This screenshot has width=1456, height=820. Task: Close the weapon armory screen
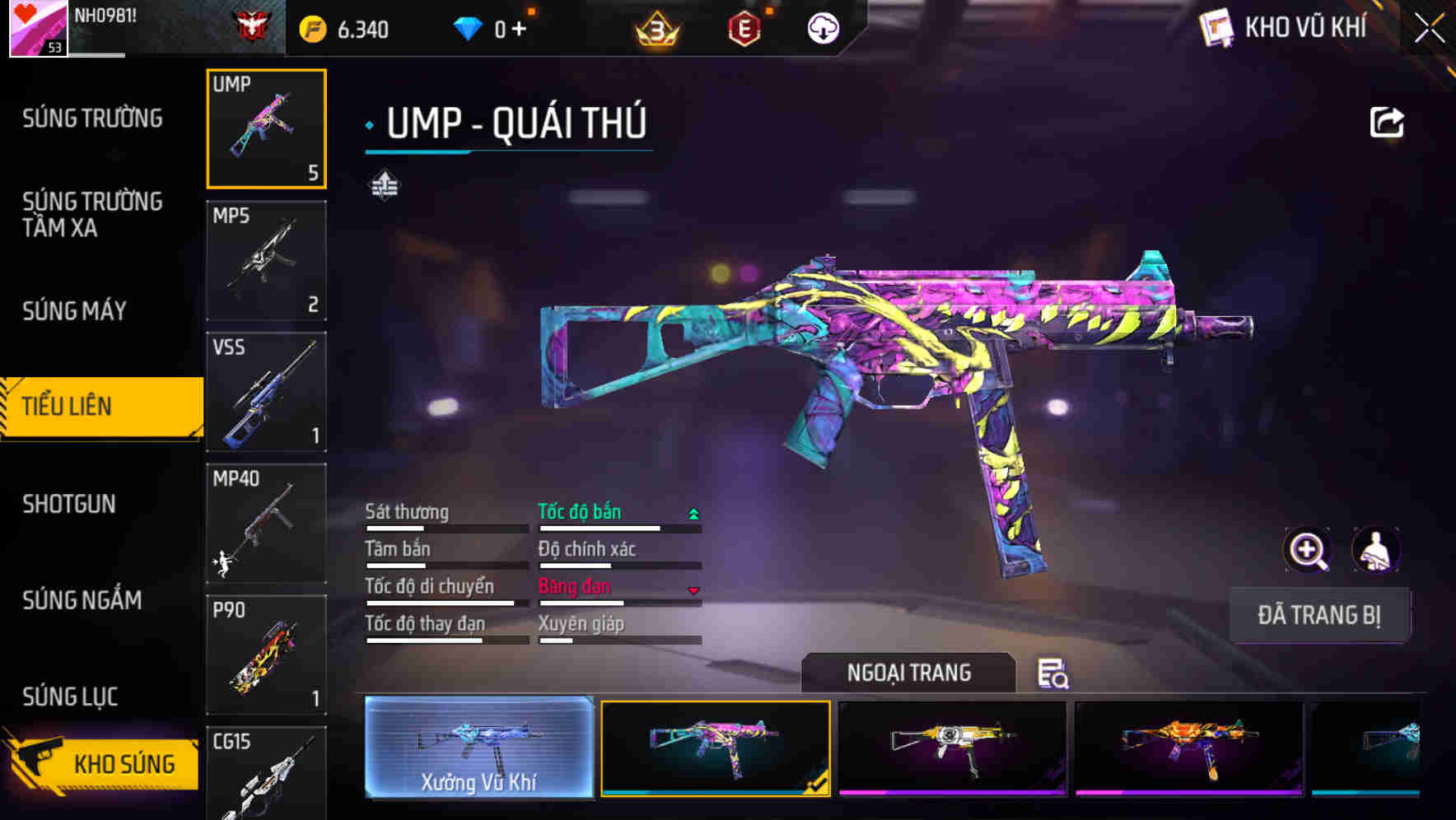tap(1429, 29)
